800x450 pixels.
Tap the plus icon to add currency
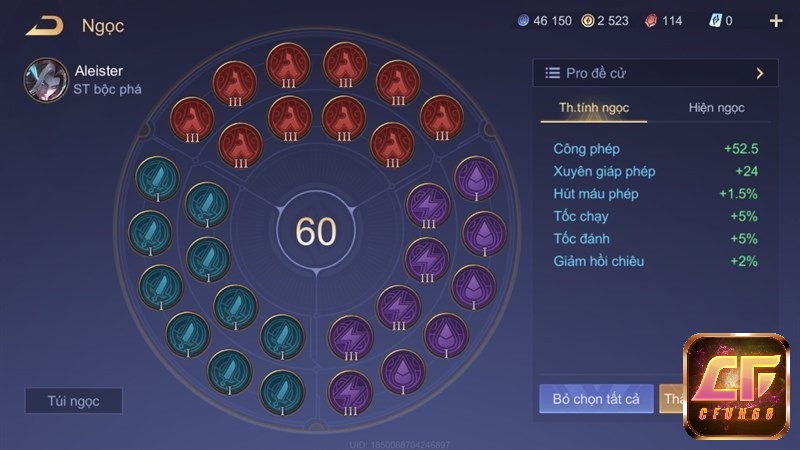(x=776, y=21)
